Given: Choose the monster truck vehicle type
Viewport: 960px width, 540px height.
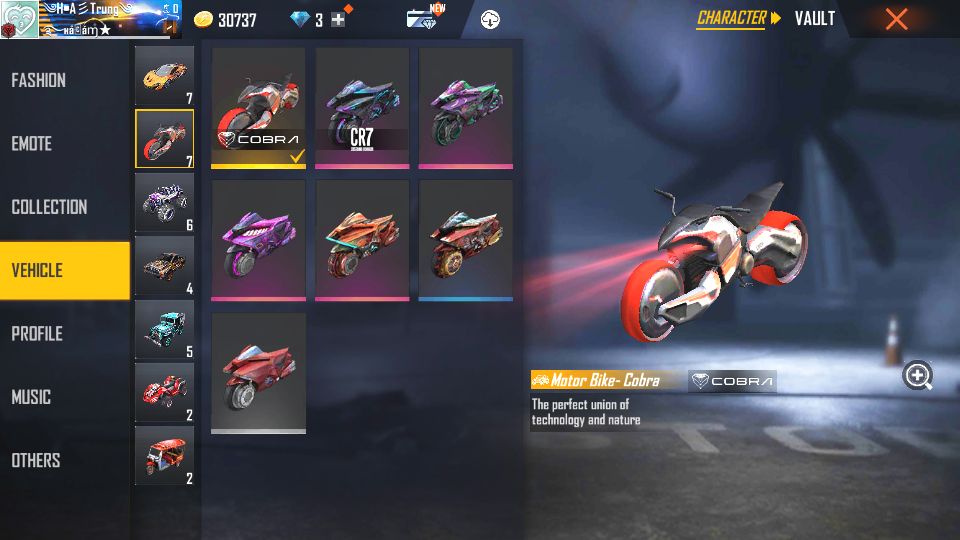Looking at the screenshot, I should click(164, 203).
